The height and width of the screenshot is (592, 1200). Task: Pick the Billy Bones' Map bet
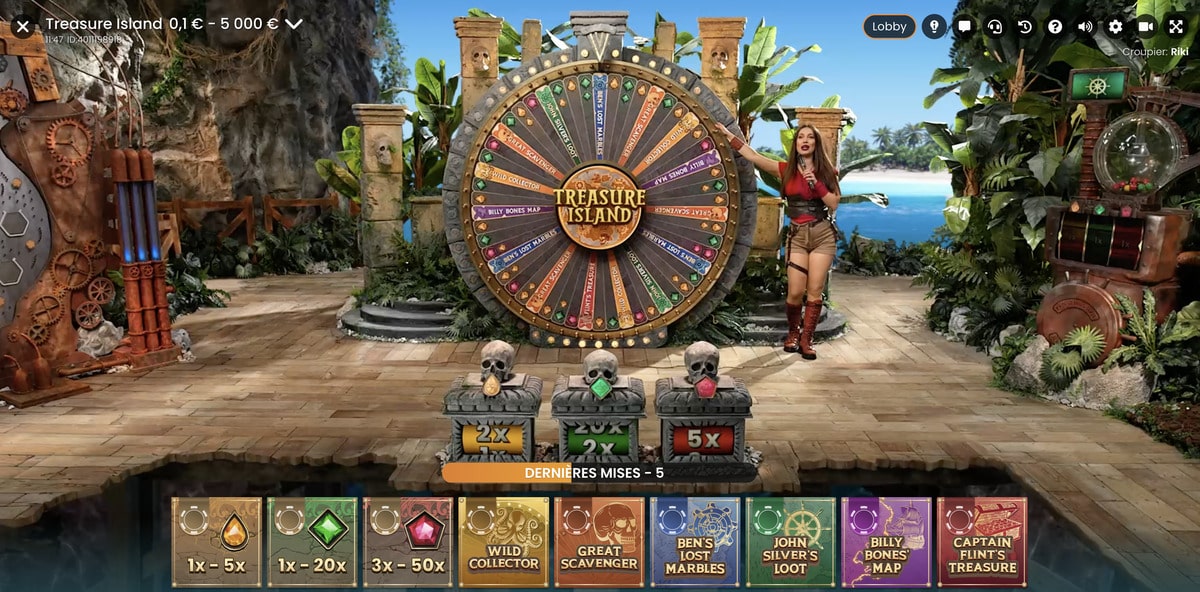(x=886, y=542)
